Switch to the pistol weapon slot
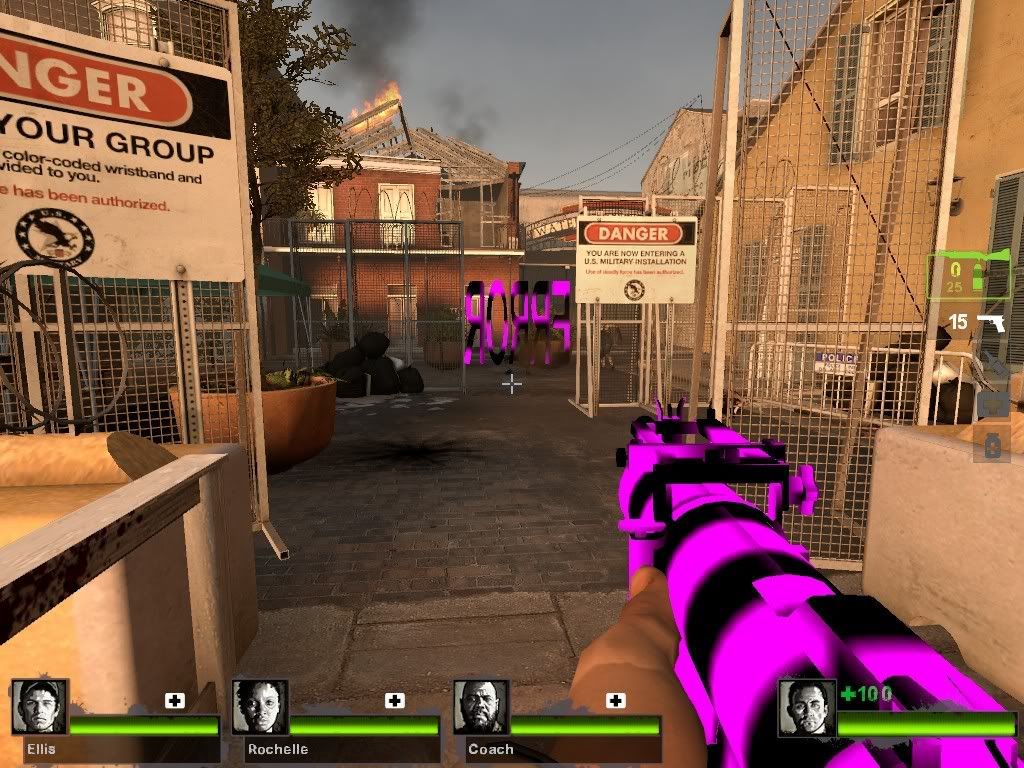The image size is (1024, 768). tap(990, 323)
